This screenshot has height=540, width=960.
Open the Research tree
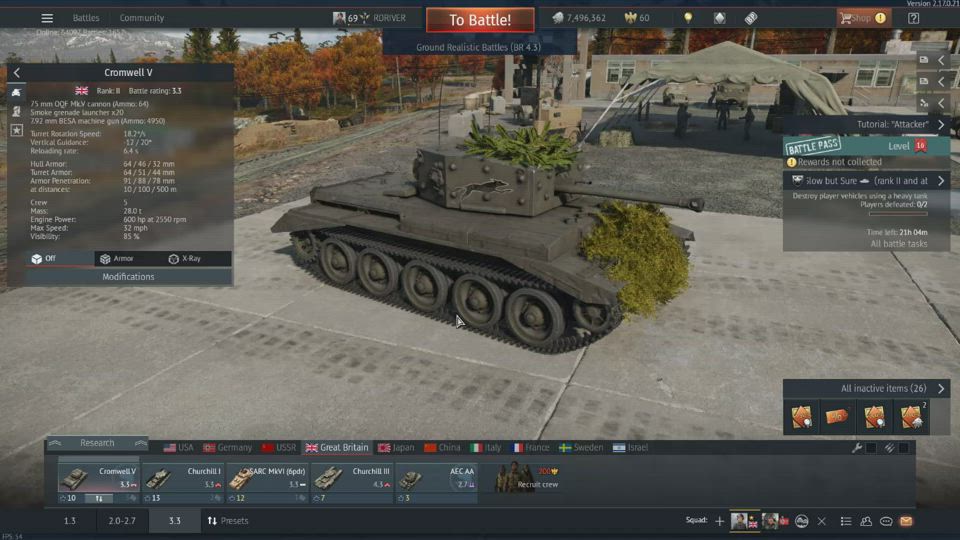click(x=97, y=443)
